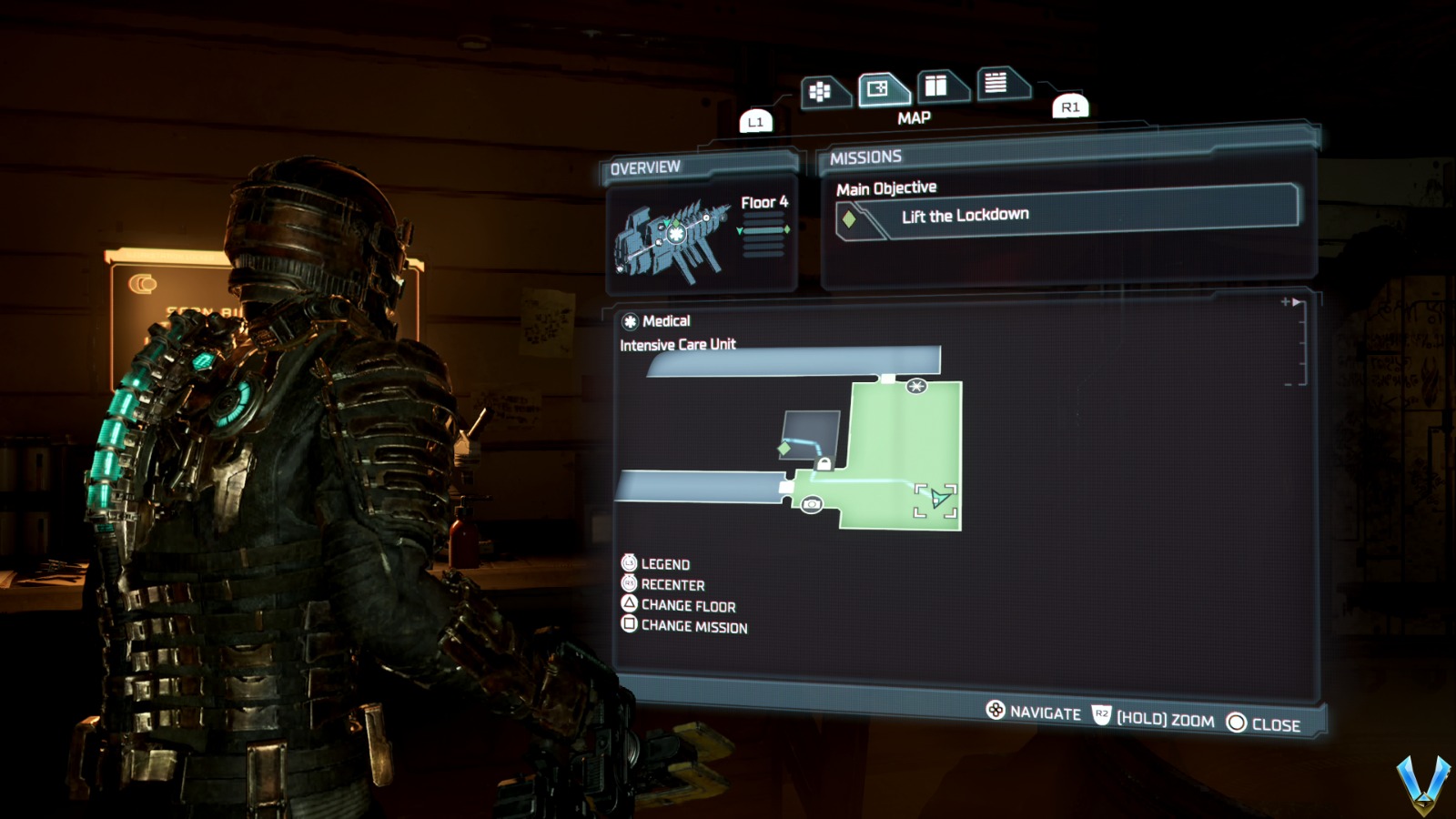Click the Medical deck icon label
Image resolution: width=1456 pixels, height=819 pixels.
656,321
